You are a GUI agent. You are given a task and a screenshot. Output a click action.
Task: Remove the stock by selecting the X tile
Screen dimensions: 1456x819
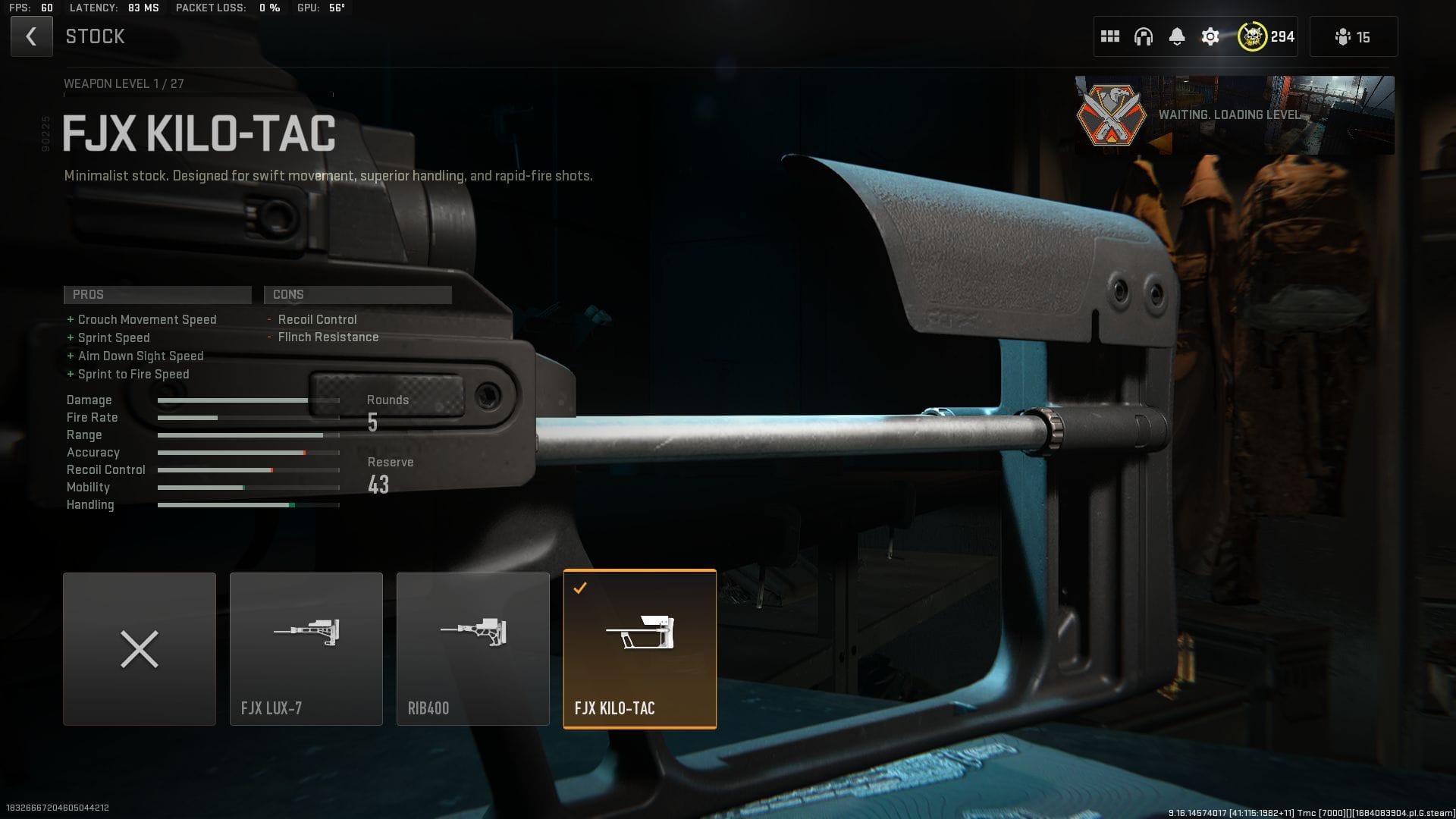pyautogui.click(x=140, y=648)
